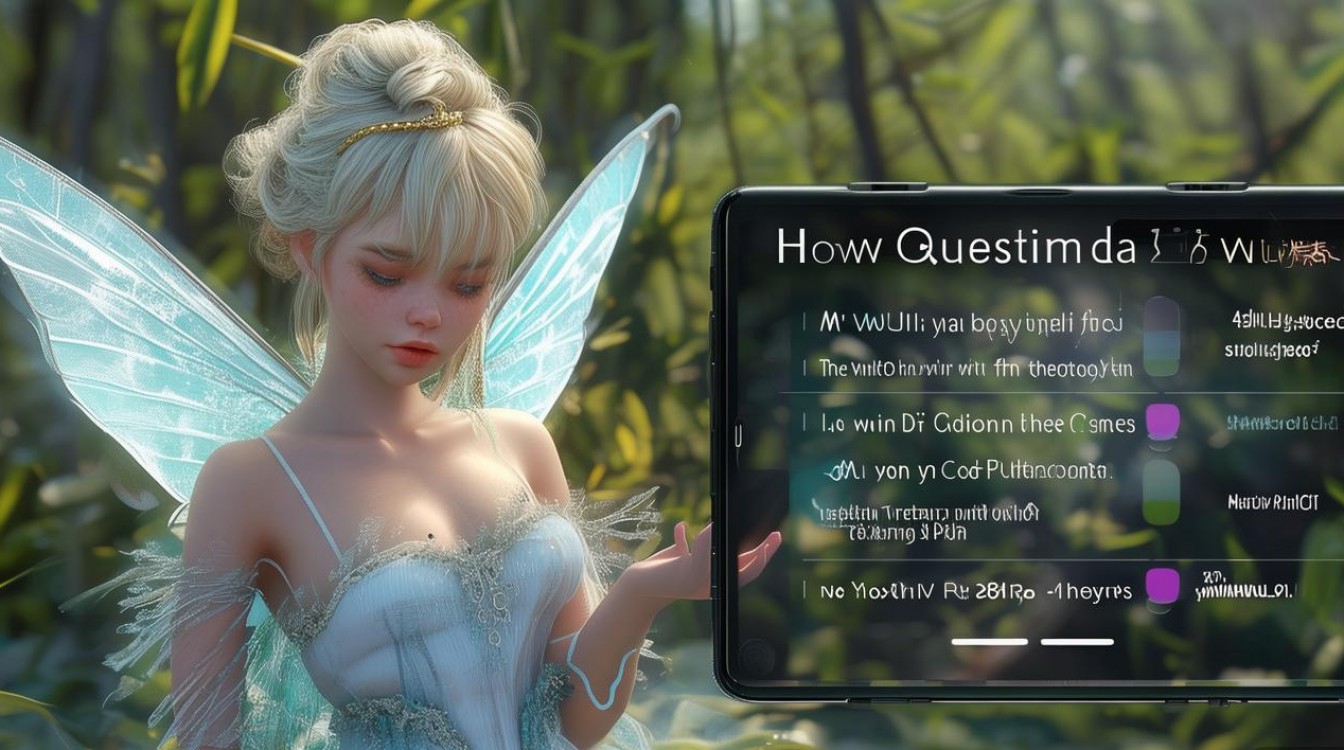Toggle the switch beside "M' WUlli yai" row
Viewport: 1344px width, 750px height.
tap(1161, 336)
